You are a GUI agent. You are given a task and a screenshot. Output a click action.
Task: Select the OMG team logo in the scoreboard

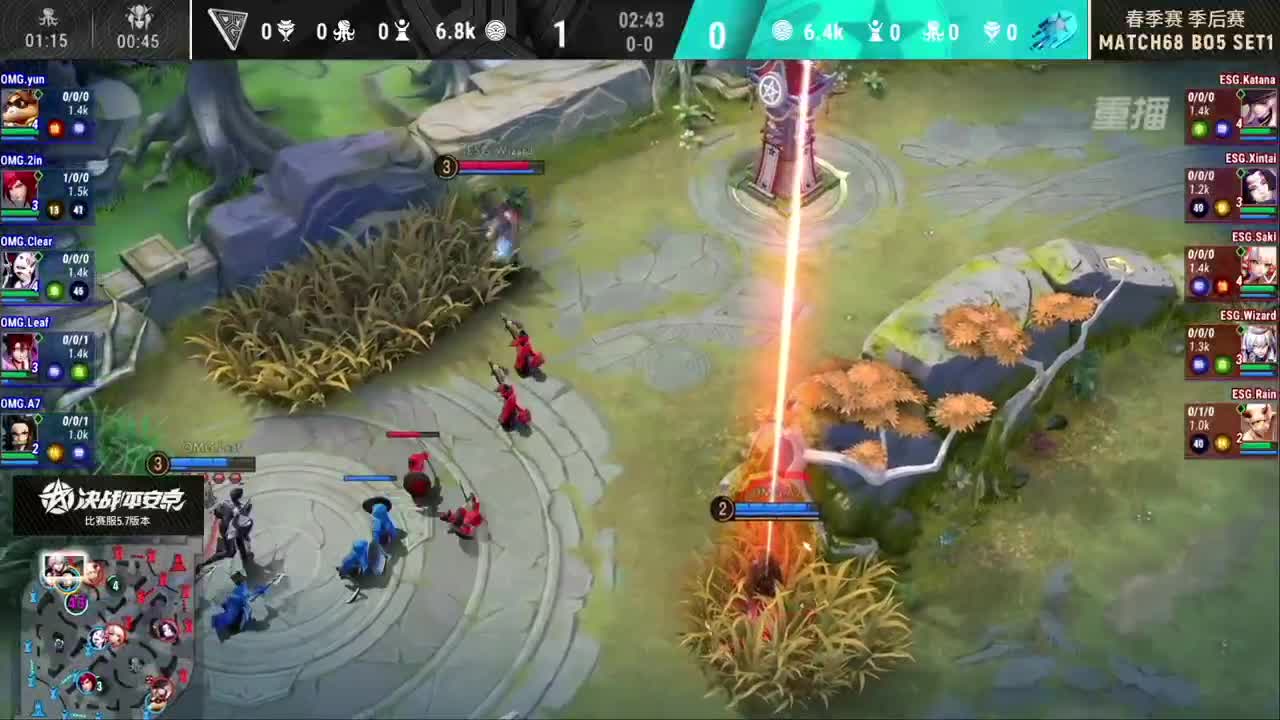click(229, 28)
